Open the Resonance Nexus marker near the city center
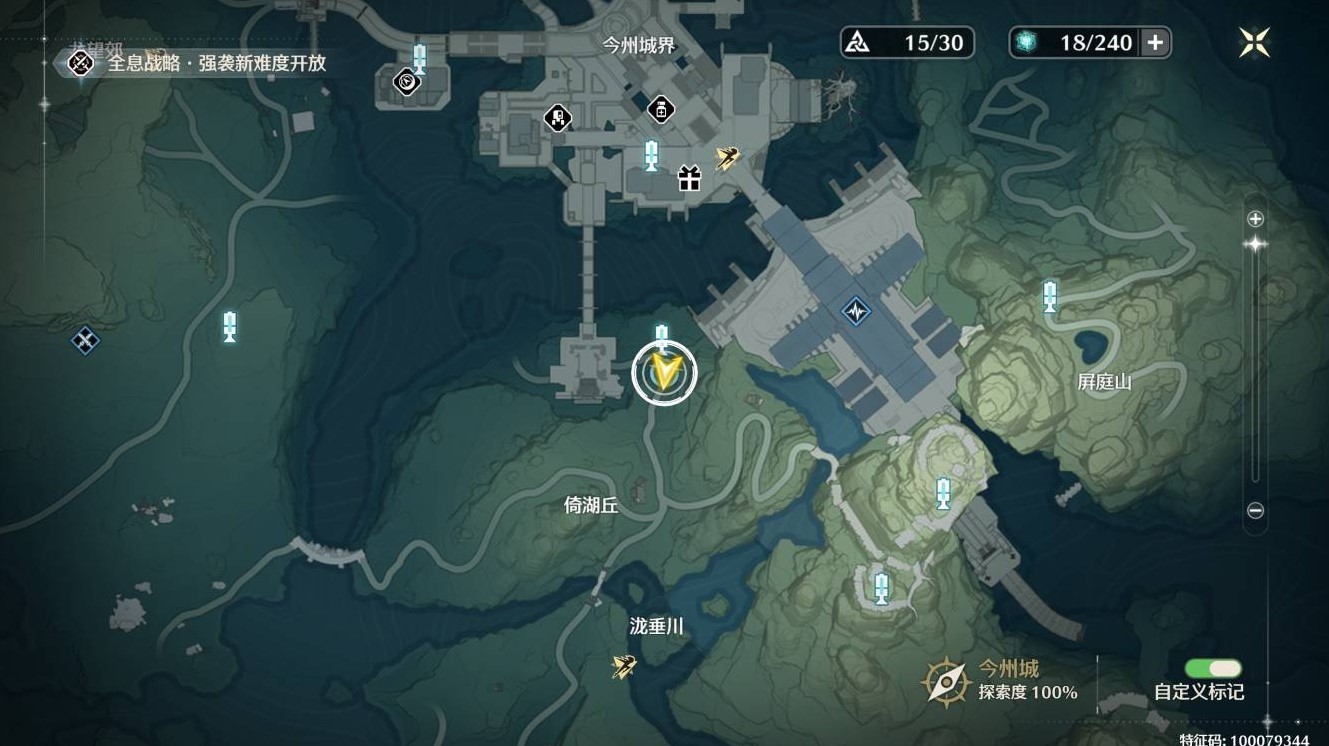This screenshot has width=1329, height=746. coord(855,310)
